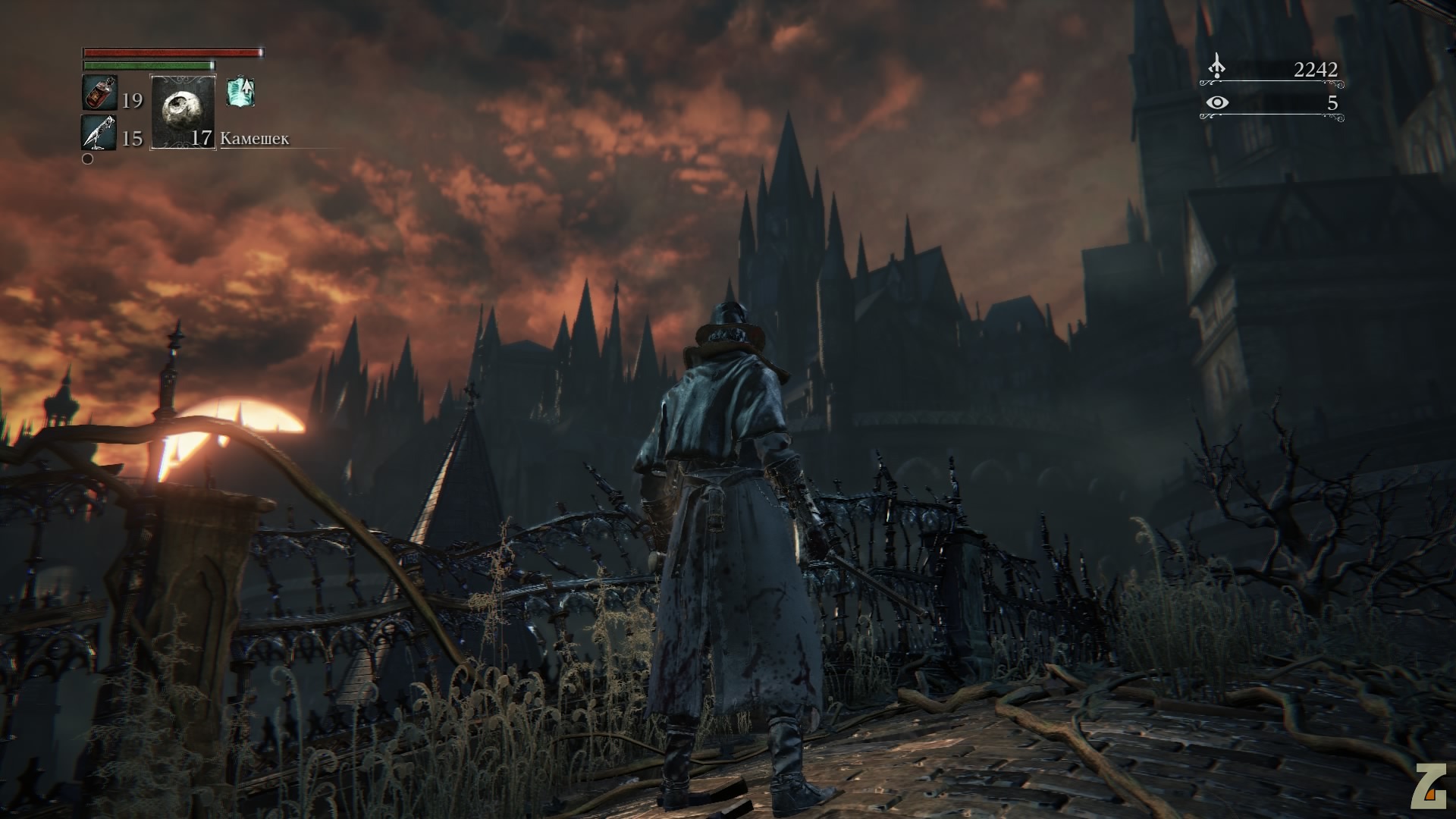Click the blood echoes icon
This screenshot has height=819, width=1456.
1216,67
